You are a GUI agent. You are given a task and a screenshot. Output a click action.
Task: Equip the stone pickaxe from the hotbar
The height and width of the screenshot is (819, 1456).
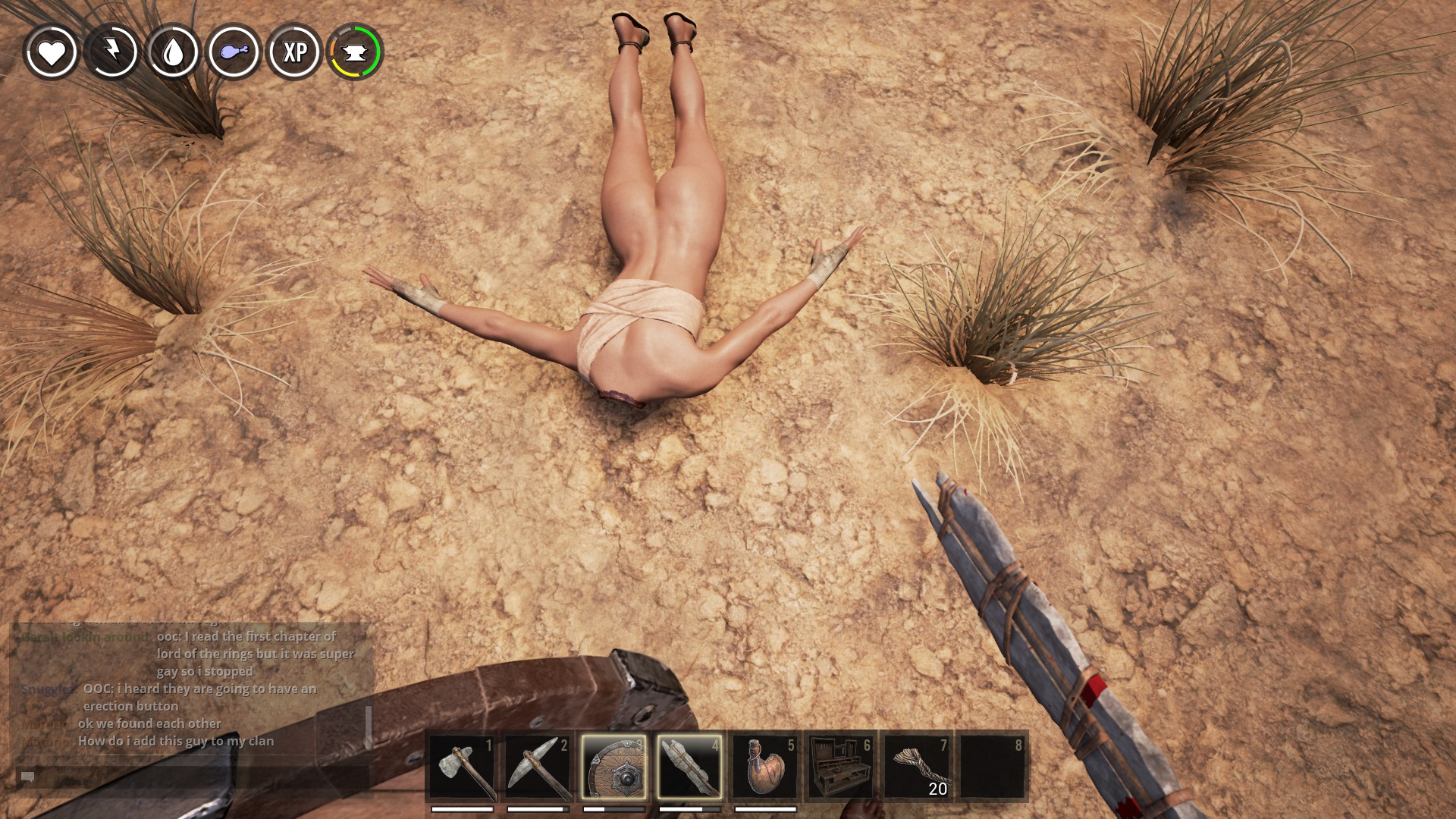click(x=538, y=766)
